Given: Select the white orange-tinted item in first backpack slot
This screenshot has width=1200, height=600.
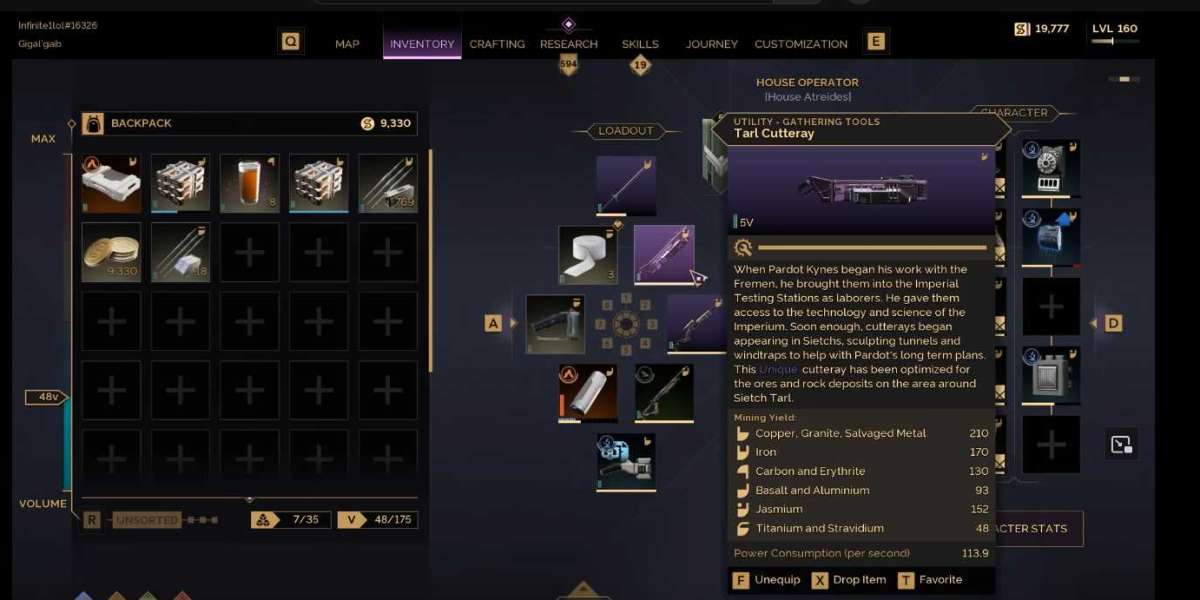Looking at the screenshot, I should click(x=111, y=183).
